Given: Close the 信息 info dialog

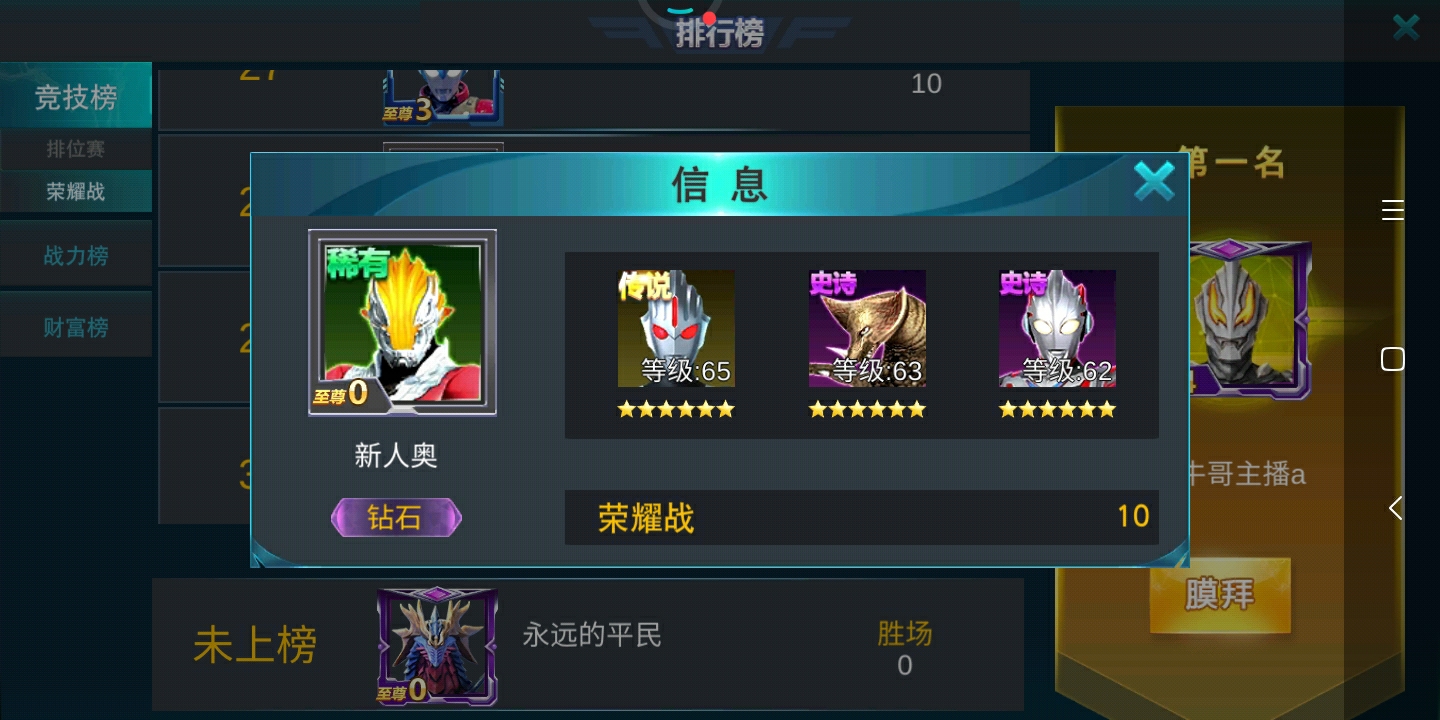Looking at the screenshot, I should point(1154,181).
